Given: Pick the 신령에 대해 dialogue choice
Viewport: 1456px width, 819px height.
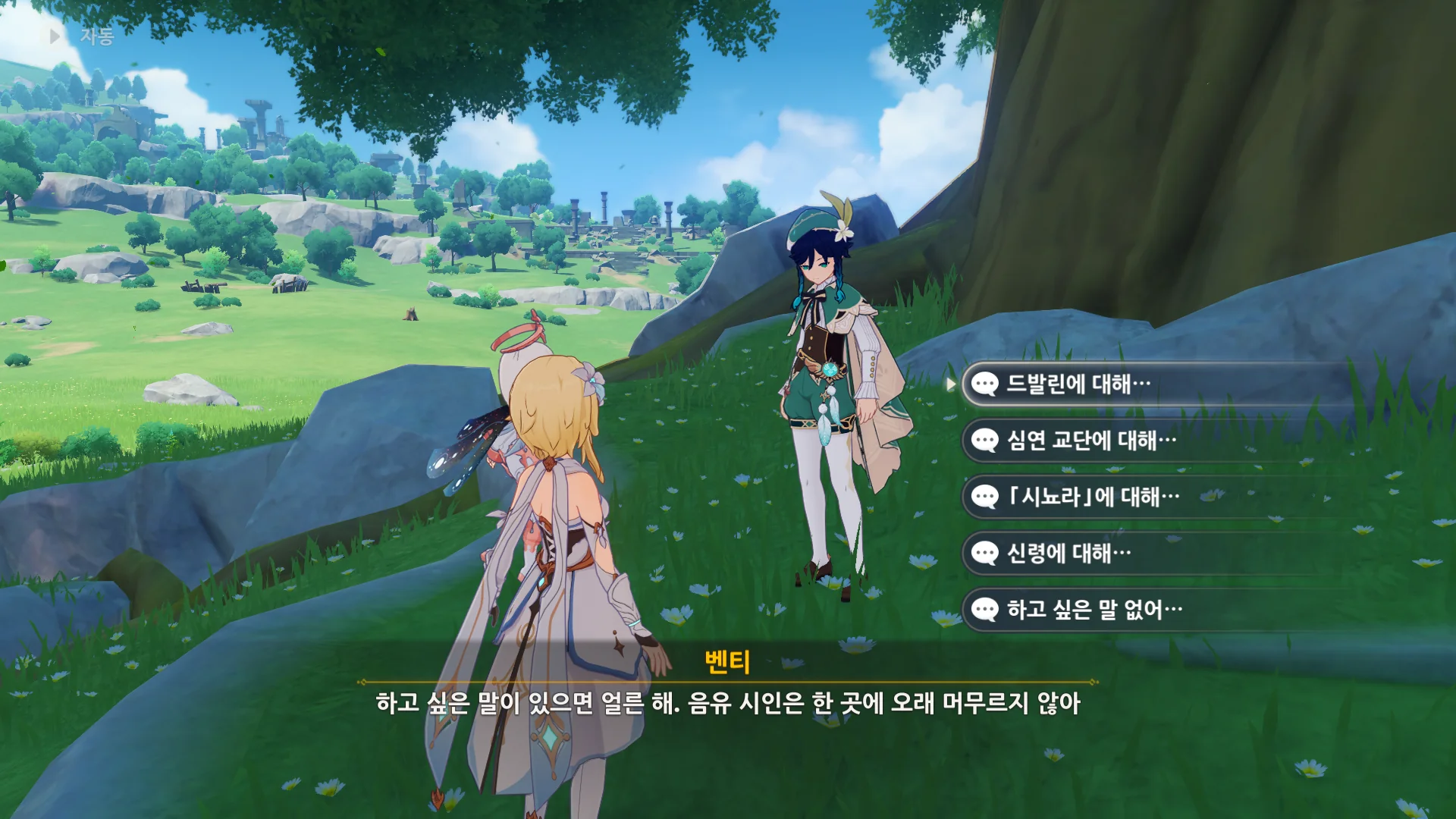Looking at the screenshot, I should click(1068, 553).
